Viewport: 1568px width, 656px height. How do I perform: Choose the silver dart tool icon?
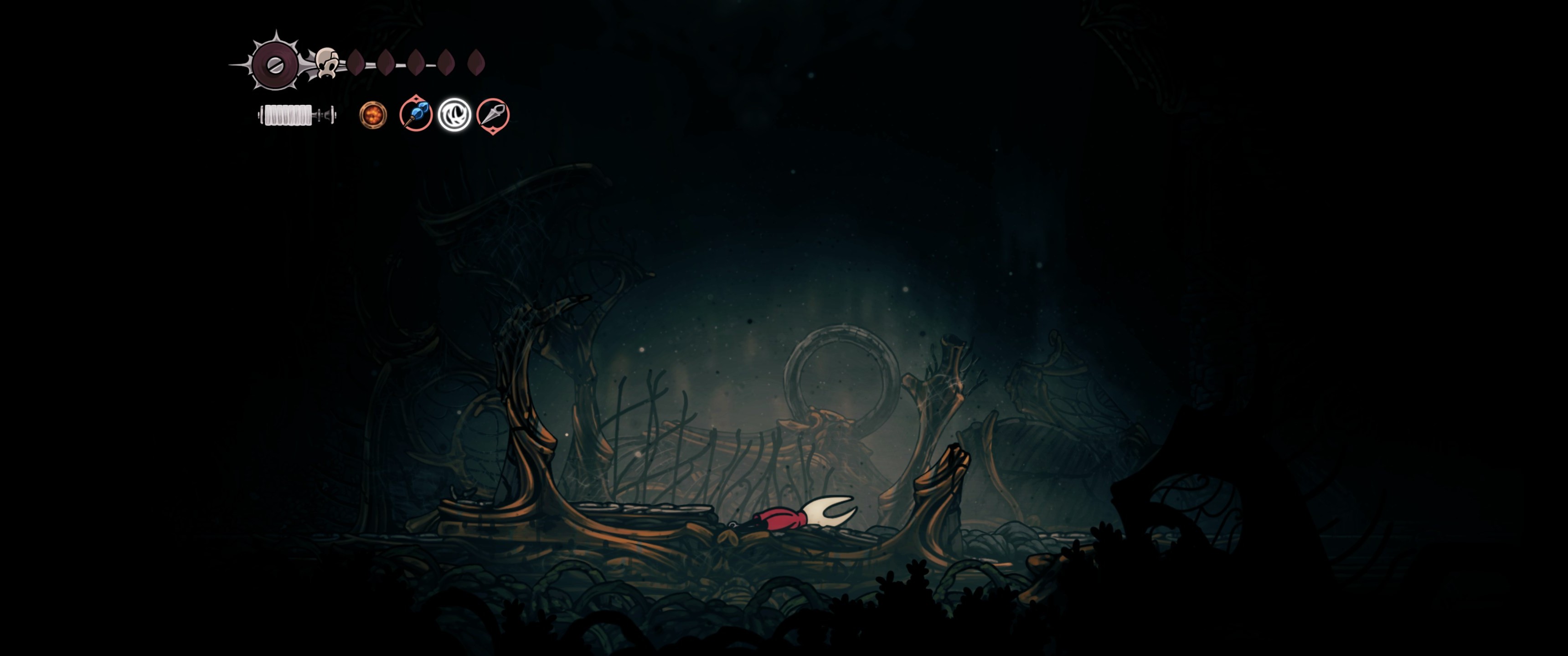[492, 114]
